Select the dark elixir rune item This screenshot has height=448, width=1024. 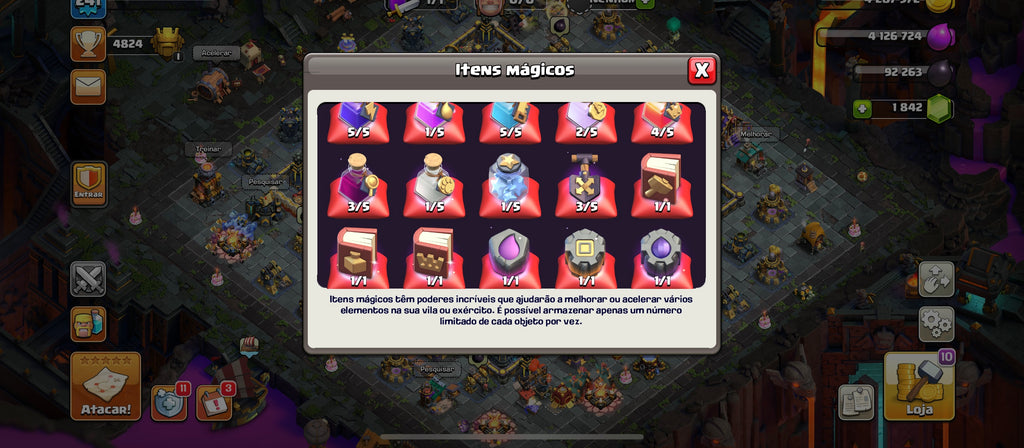pyautogui.click(x=664, y=256)
